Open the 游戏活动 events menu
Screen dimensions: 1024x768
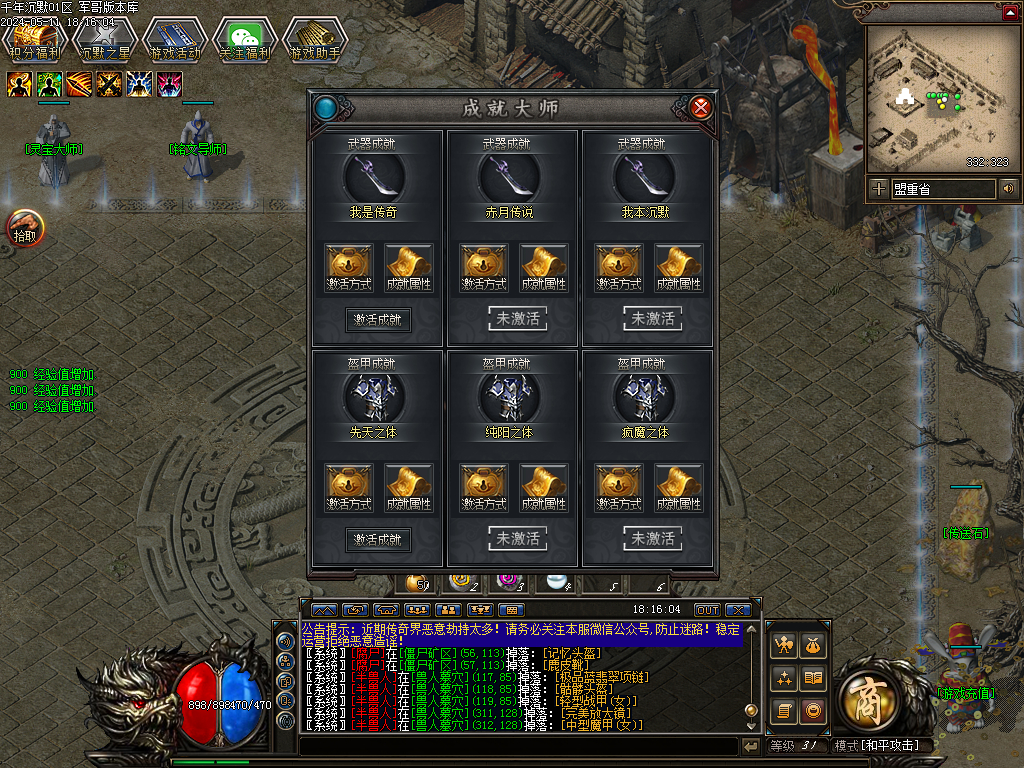174,42
